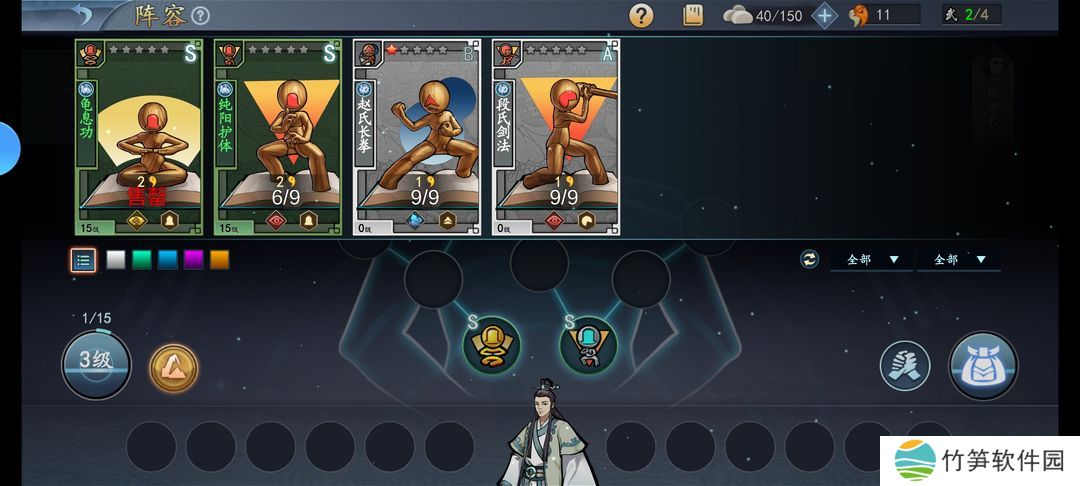Open the notebook journal icon

(x=693, y=16)
